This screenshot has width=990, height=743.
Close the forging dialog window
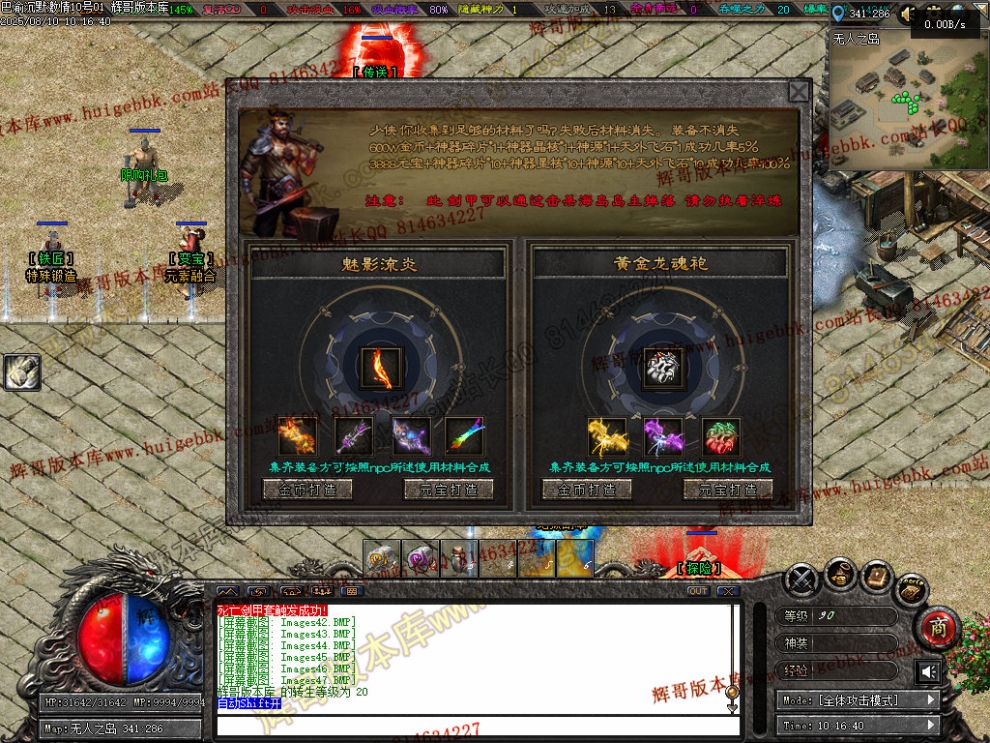click(798, 92)
